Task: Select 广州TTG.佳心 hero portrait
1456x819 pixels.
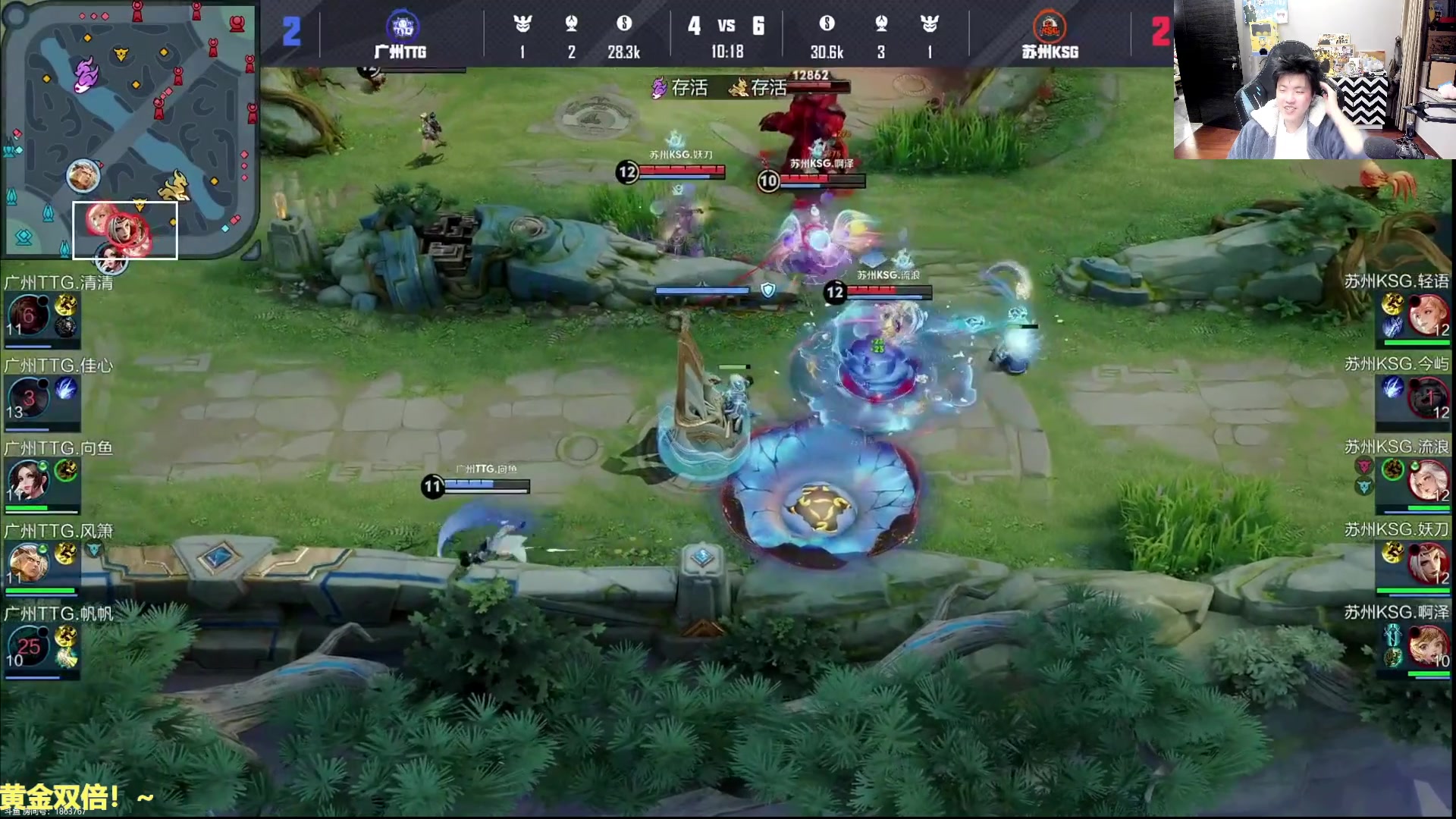Action: (x=28, y=398)
